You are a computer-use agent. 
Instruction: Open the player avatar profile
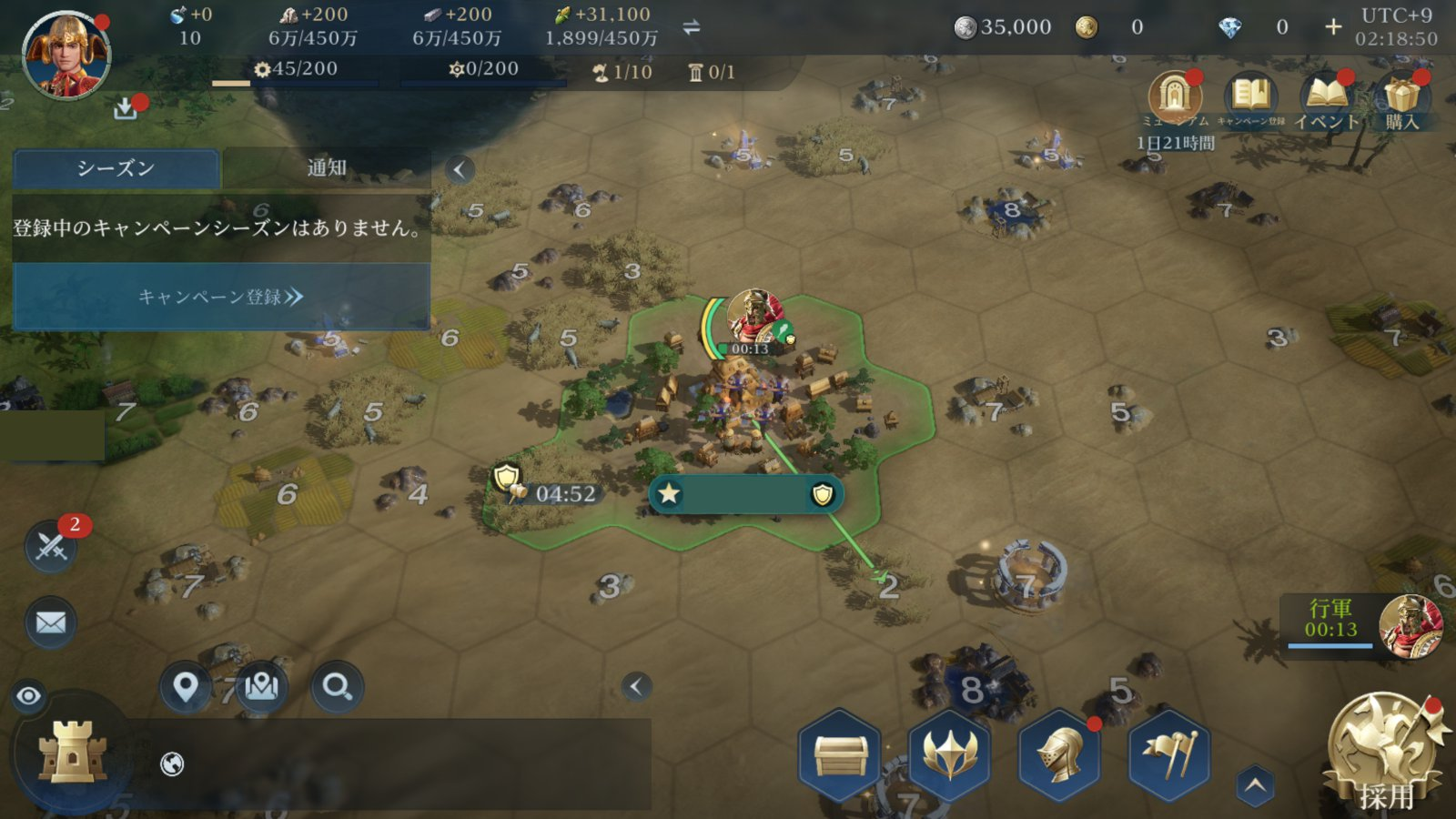pyautogui.click(x=66, y=55)
